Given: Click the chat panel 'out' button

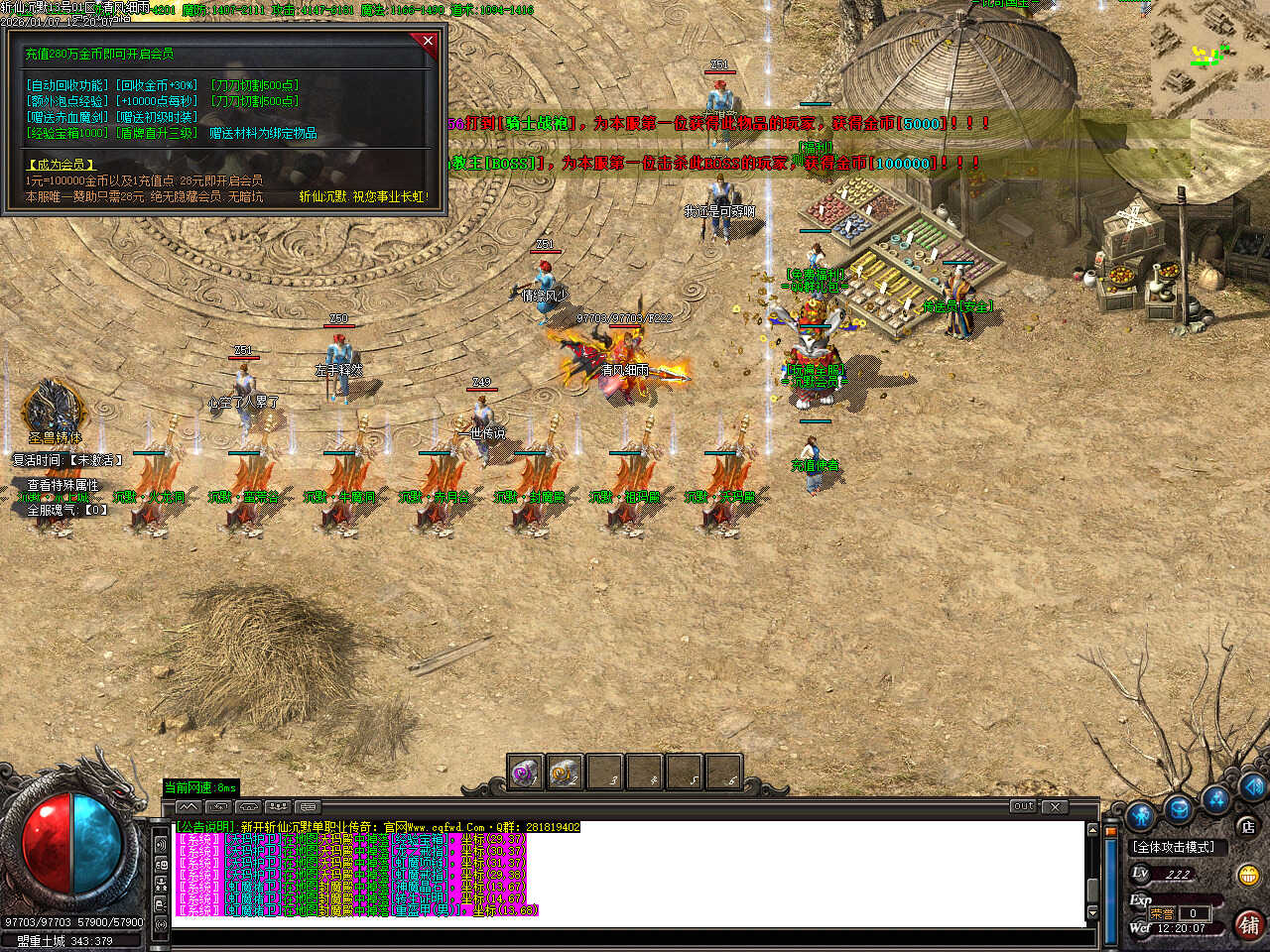Looking at the screenshot, I should coord(1023,806).
